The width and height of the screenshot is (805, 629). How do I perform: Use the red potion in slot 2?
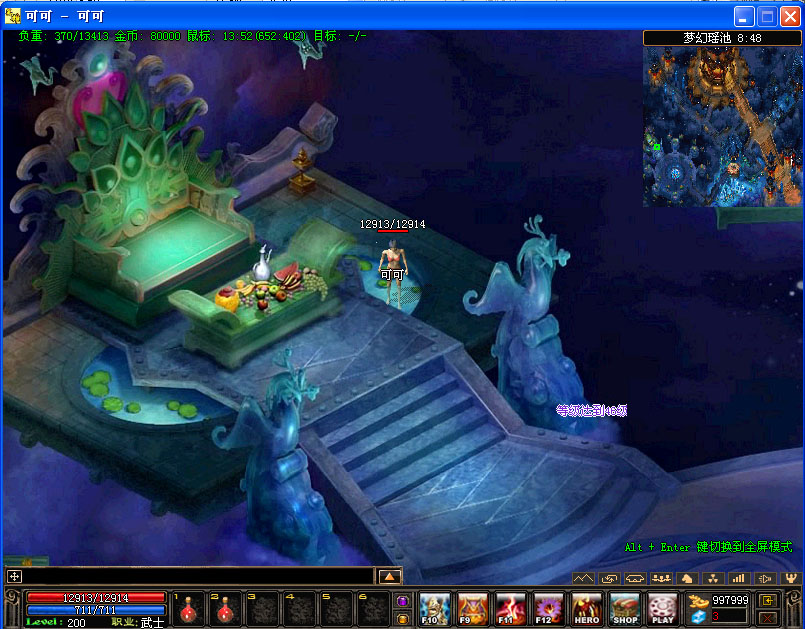coord(225,609)
